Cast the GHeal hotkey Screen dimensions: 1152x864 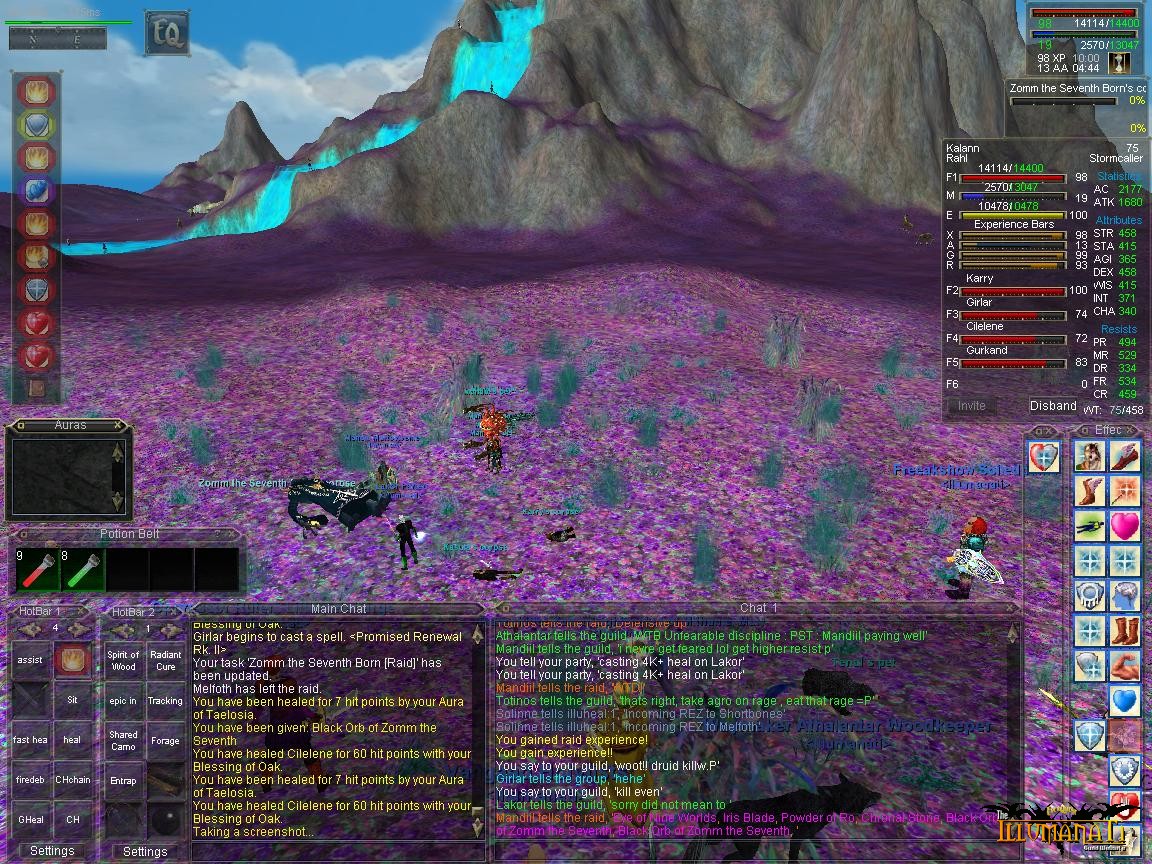click(x=30, y=820)
